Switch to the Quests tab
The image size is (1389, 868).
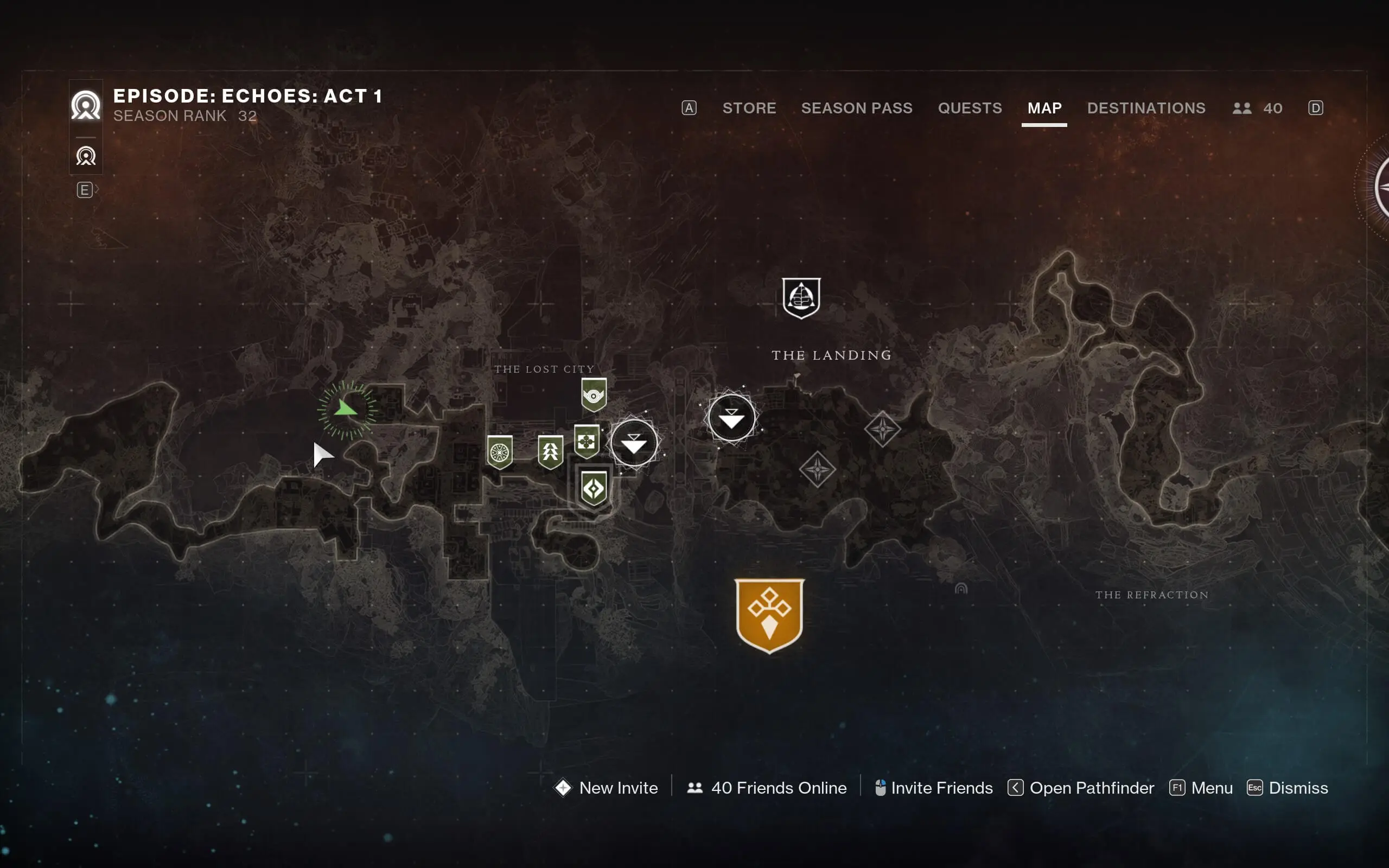pos(970,108)
